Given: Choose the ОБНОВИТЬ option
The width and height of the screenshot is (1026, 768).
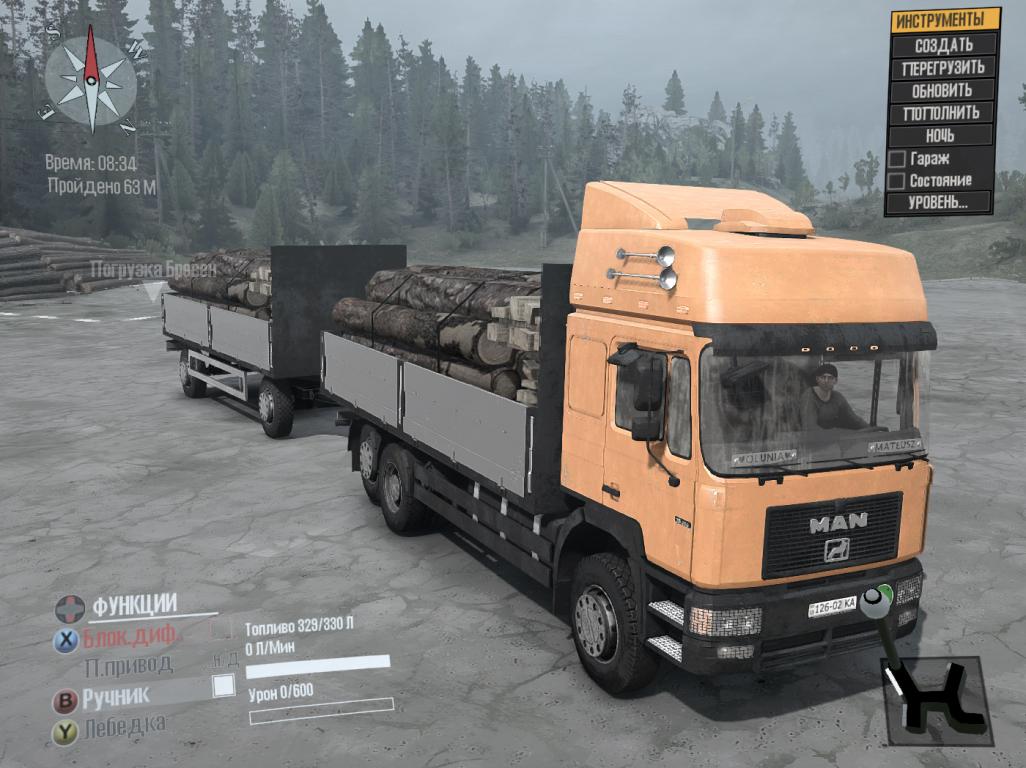Looking at the screenshot, I should point(943,90).
